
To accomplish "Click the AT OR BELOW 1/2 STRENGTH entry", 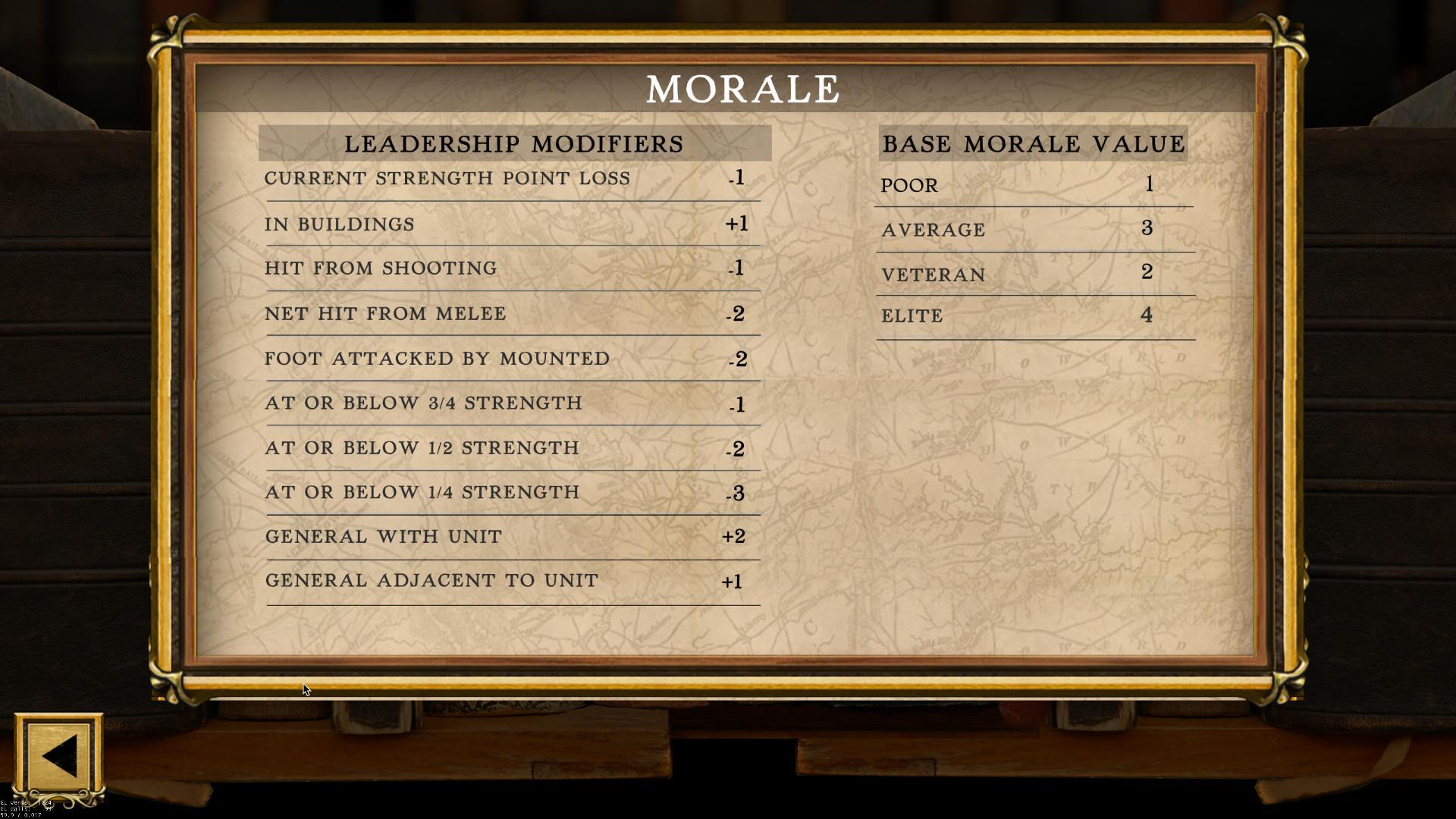I will (422, 447).
